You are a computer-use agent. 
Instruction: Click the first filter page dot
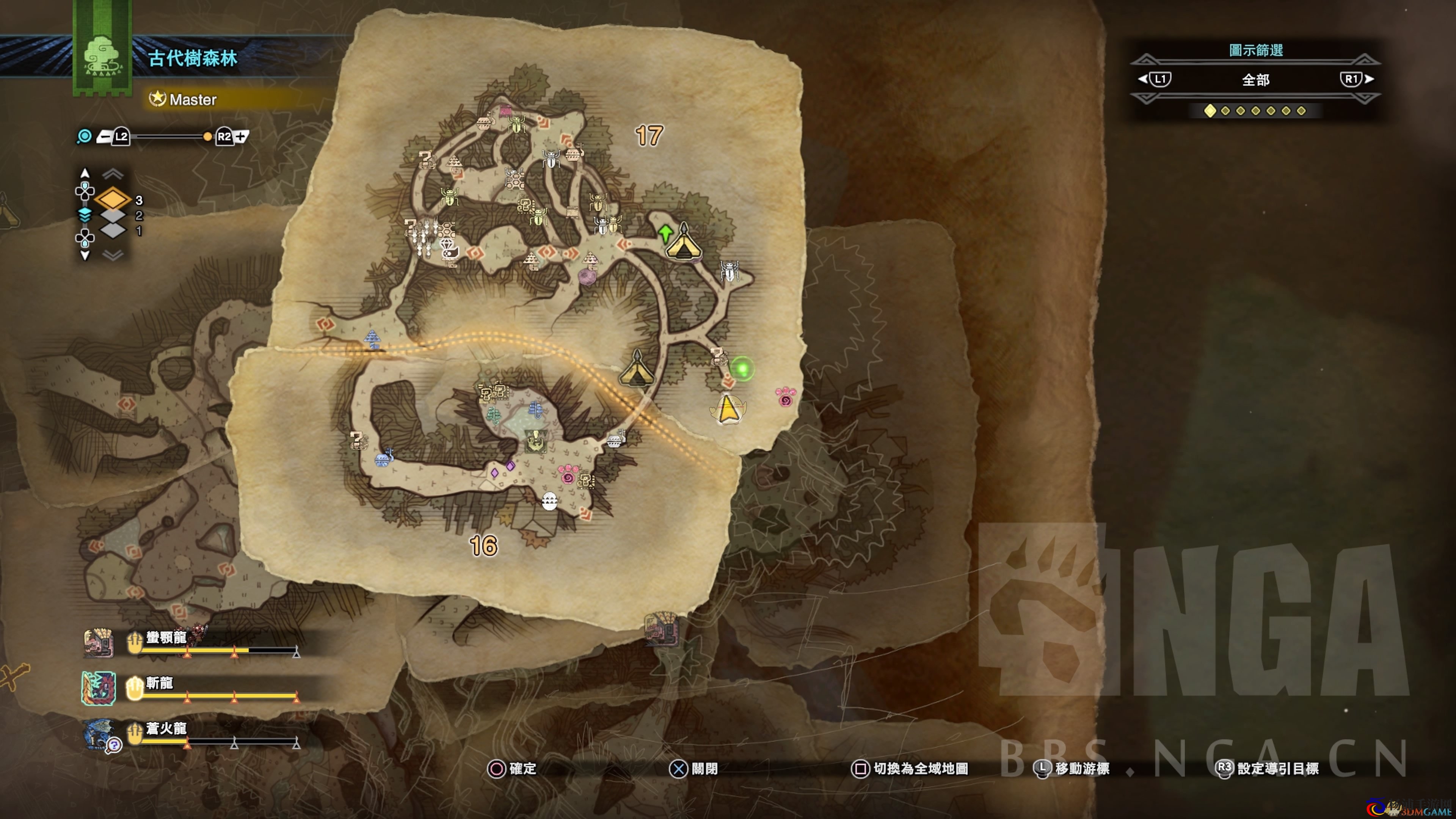(x=1210, y=111)
